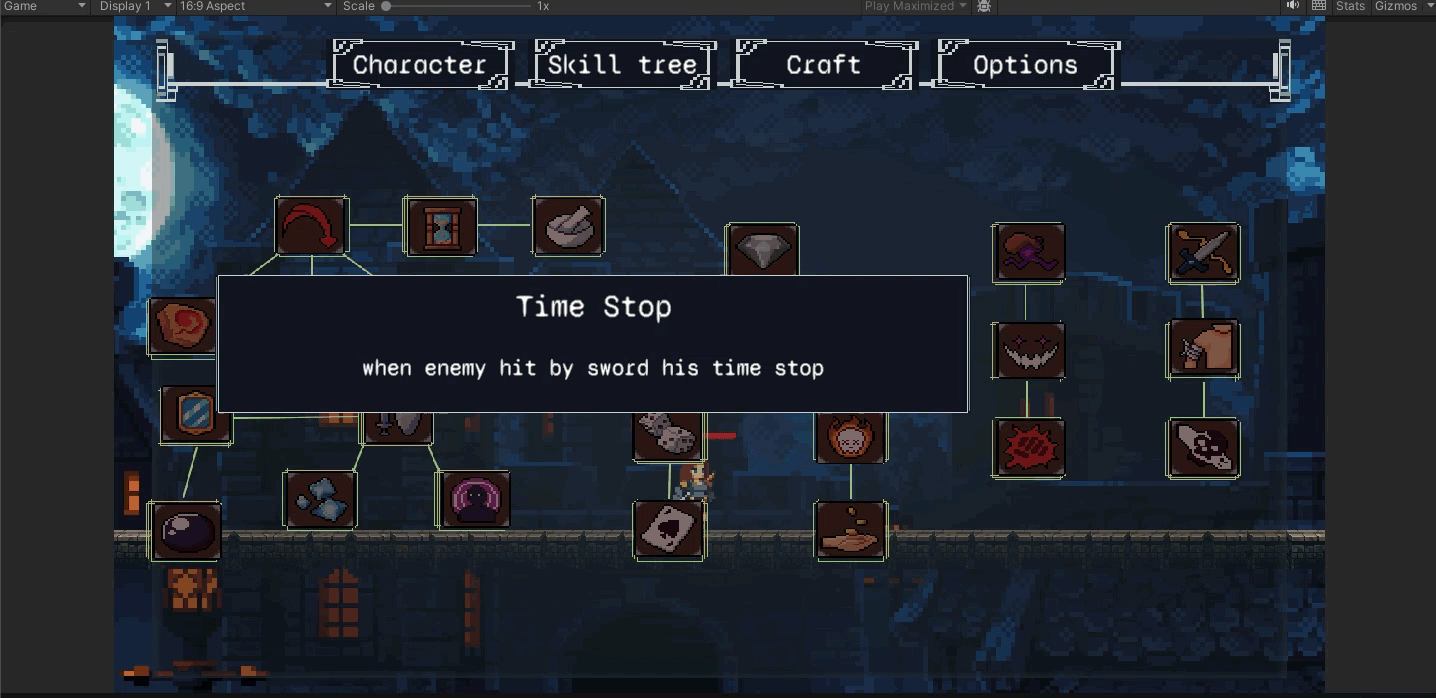Select the blue mirror shield skill

pos(196,415)
